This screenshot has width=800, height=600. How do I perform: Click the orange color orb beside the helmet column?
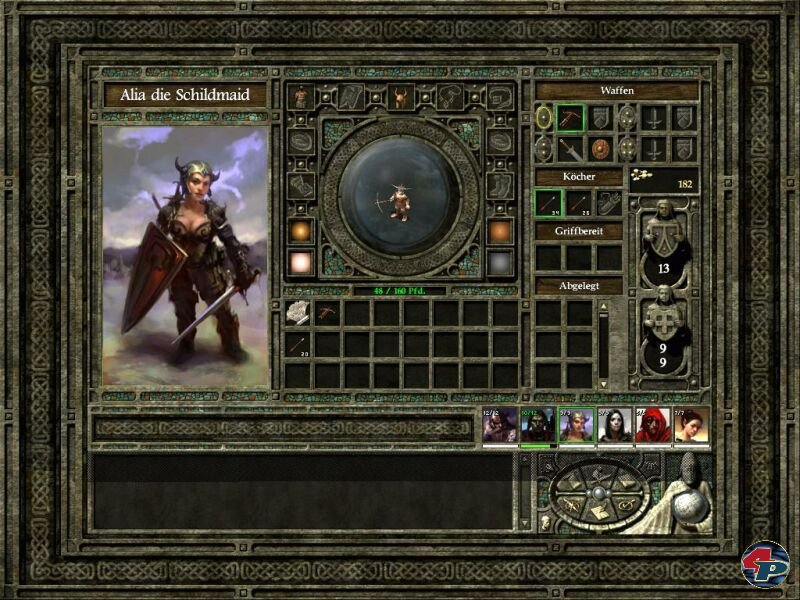(301, 231)
